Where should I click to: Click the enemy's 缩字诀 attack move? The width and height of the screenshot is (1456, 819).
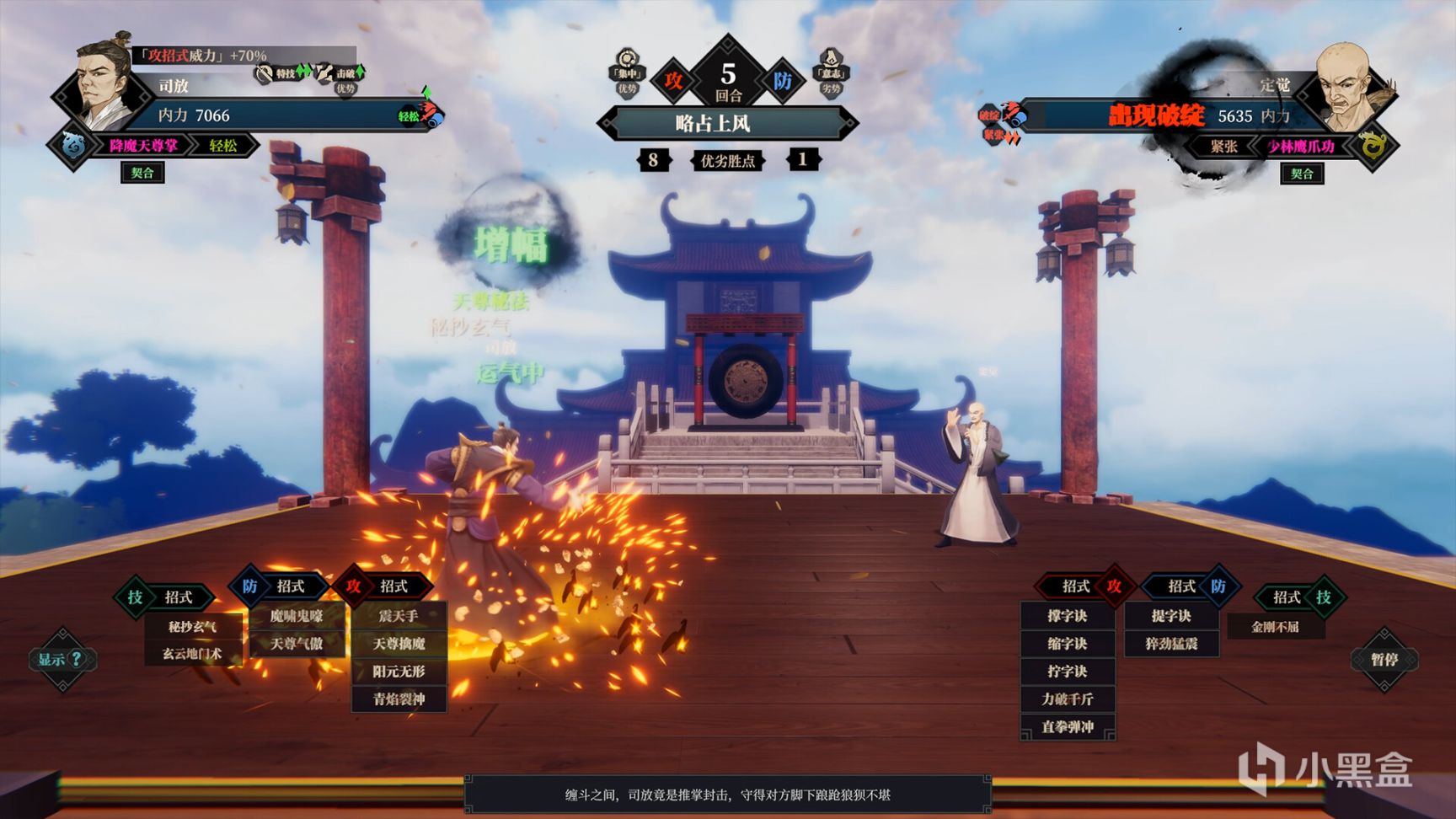pos(1068,644)
